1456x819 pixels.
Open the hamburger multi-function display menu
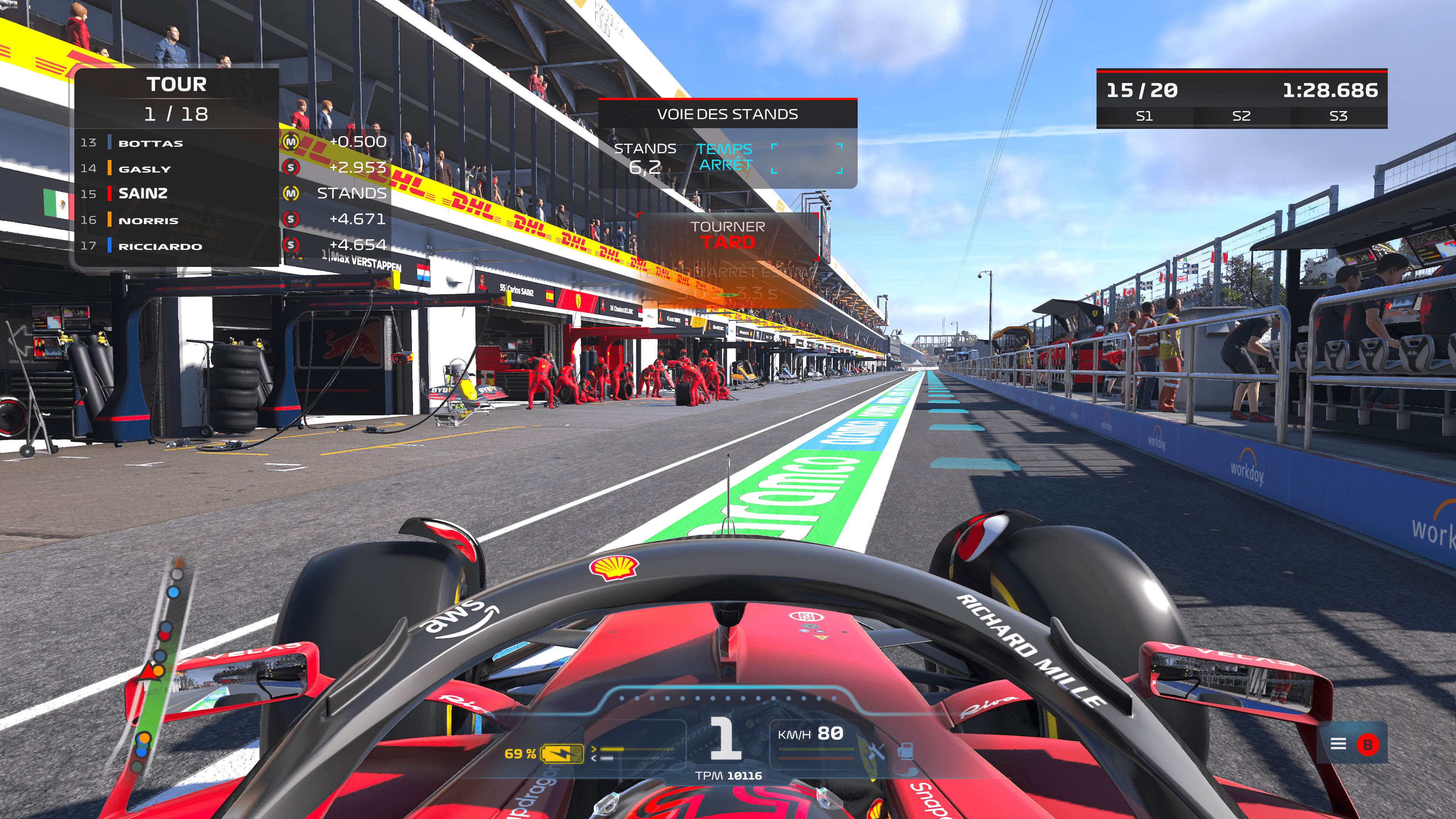click(1338, 744)
